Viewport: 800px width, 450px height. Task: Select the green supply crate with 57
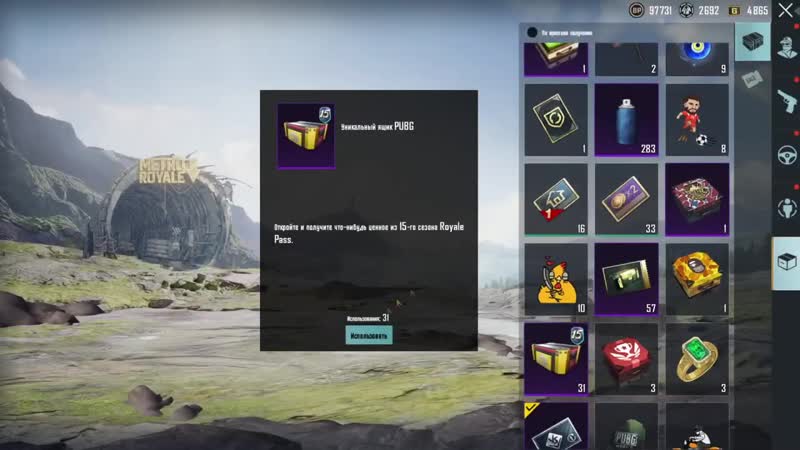coord(626,278)
